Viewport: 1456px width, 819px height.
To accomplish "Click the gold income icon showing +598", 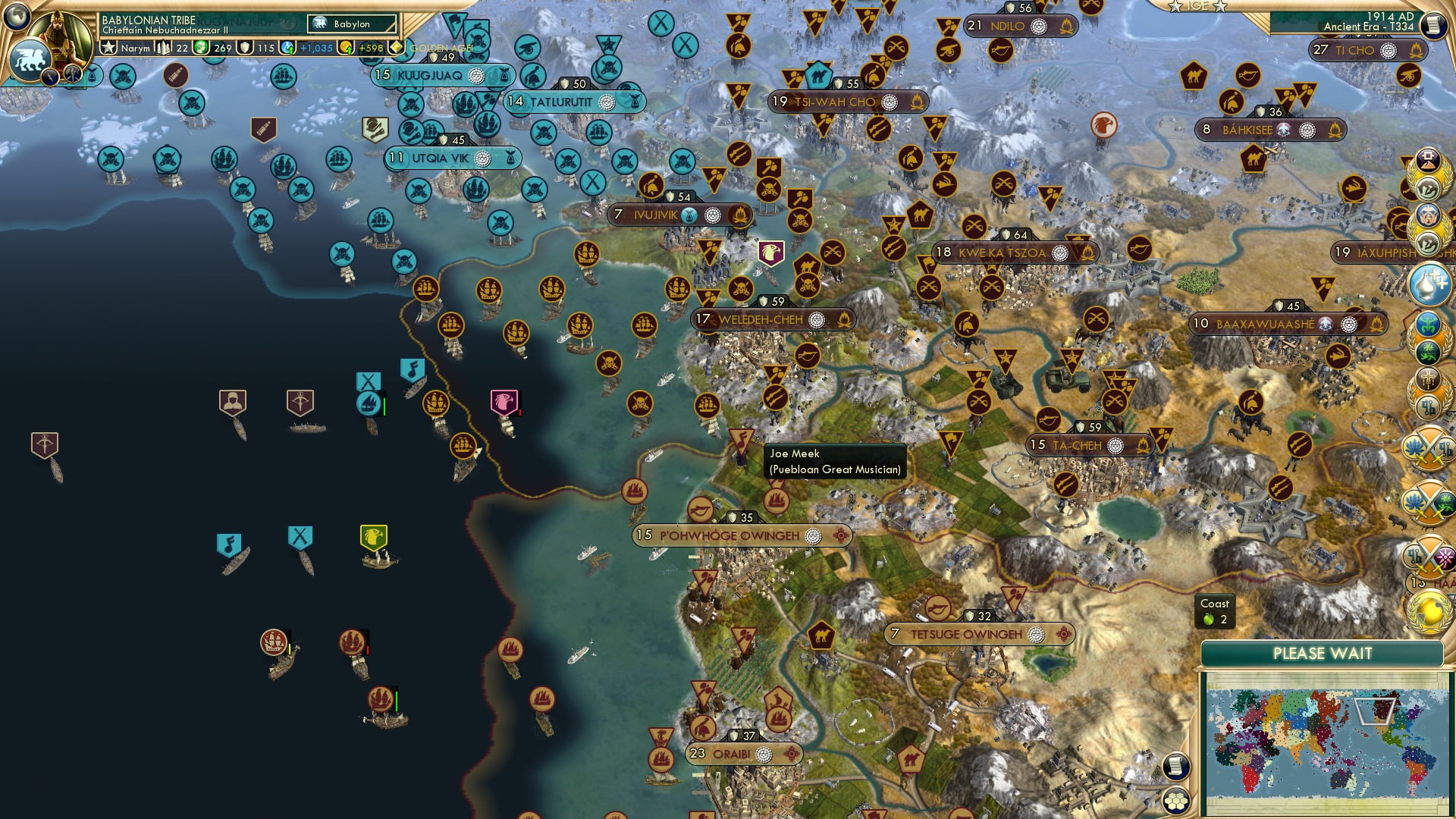I will click(x=347, y=48).
